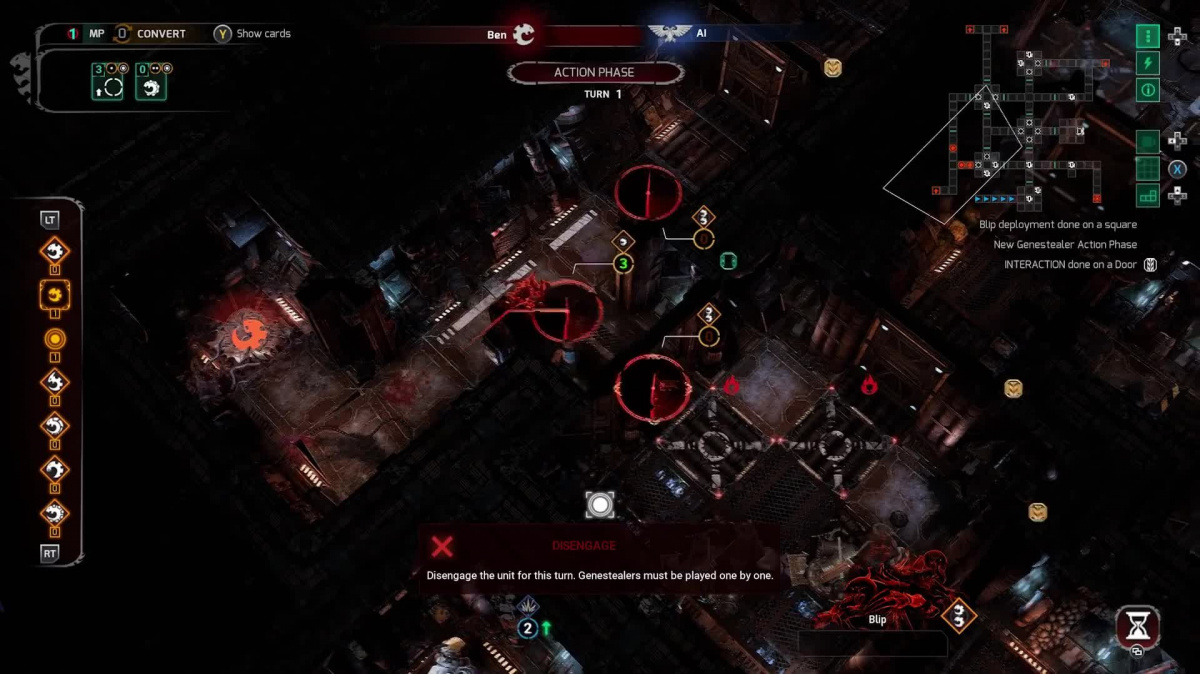Viewport: 1200px width, 674px height.
Task: Select the highlighted unit in the roster
Action: coord(55,295)
